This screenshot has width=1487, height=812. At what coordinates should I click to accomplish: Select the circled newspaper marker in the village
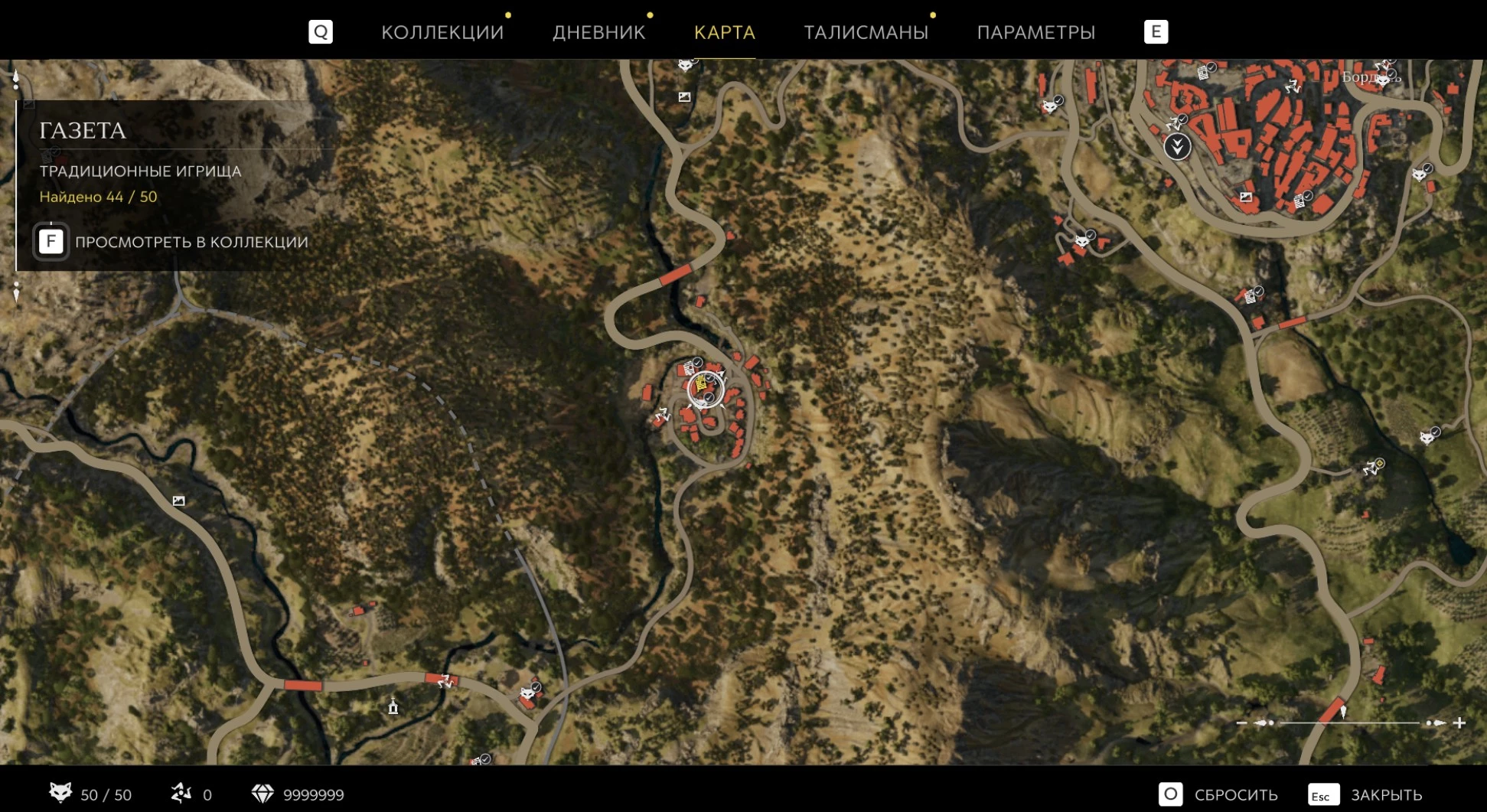pos(703,388)
